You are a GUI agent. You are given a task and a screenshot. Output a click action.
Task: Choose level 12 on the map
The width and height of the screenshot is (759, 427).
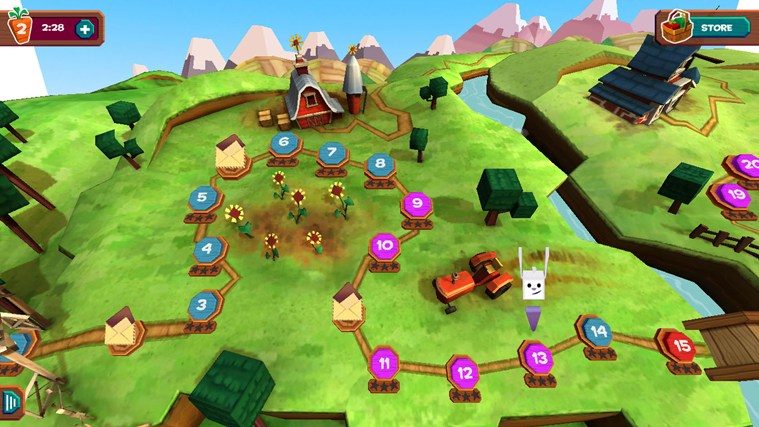(462, 372)
